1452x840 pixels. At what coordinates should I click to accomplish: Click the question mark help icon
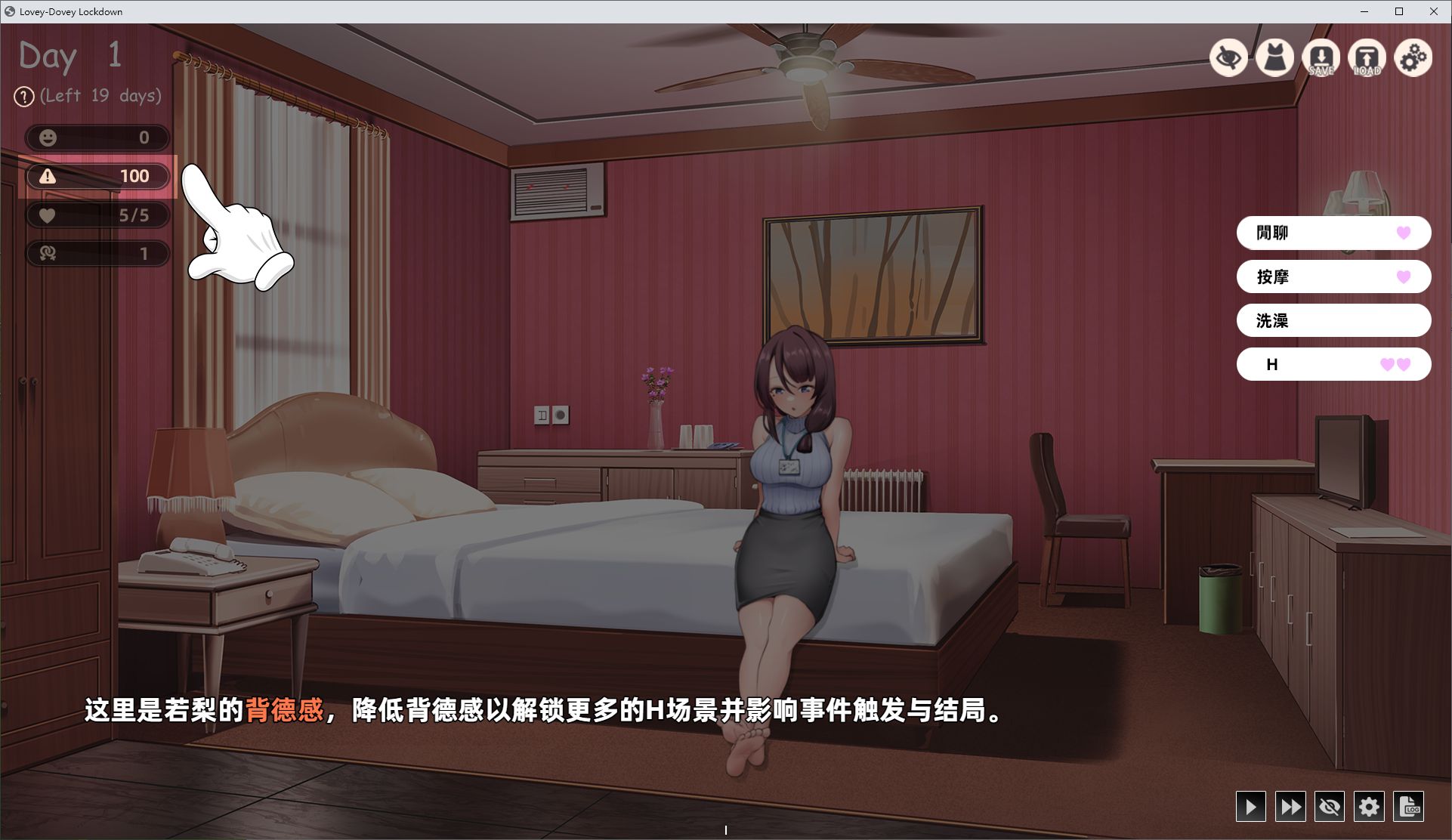coord(24,97)
